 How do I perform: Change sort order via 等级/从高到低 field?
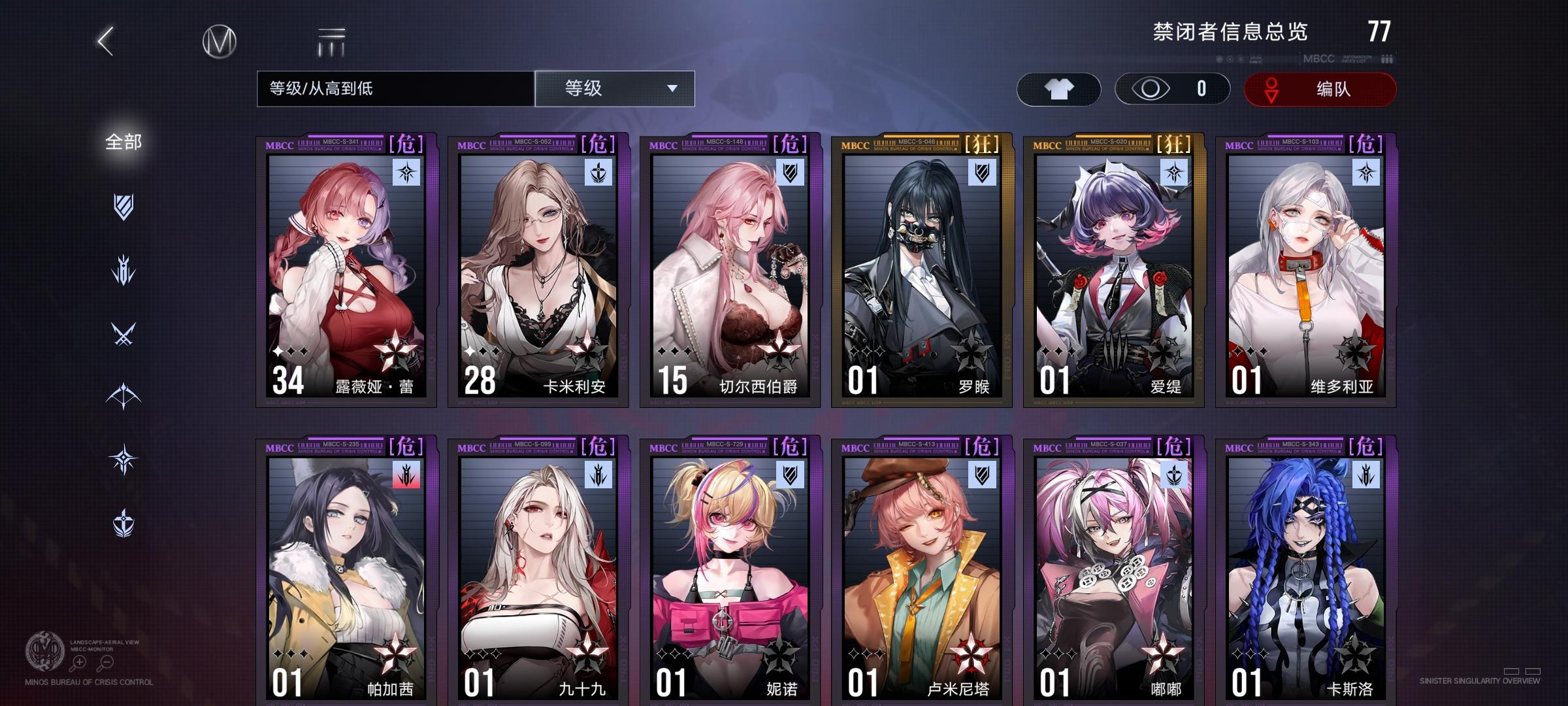click(x=392, y=89)
